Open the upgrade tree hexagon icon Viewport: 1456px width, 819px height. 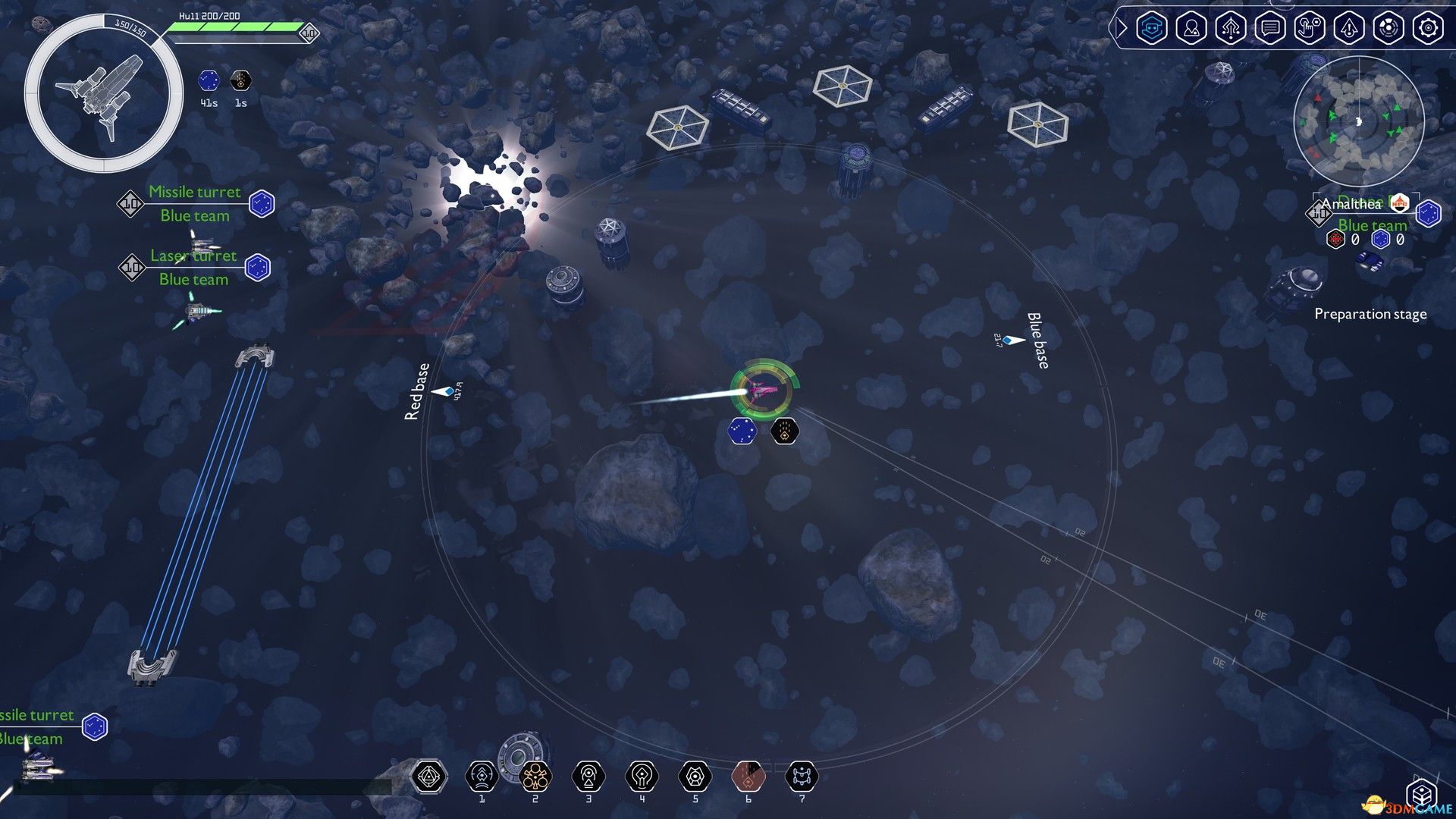[x=1231, y=28]
